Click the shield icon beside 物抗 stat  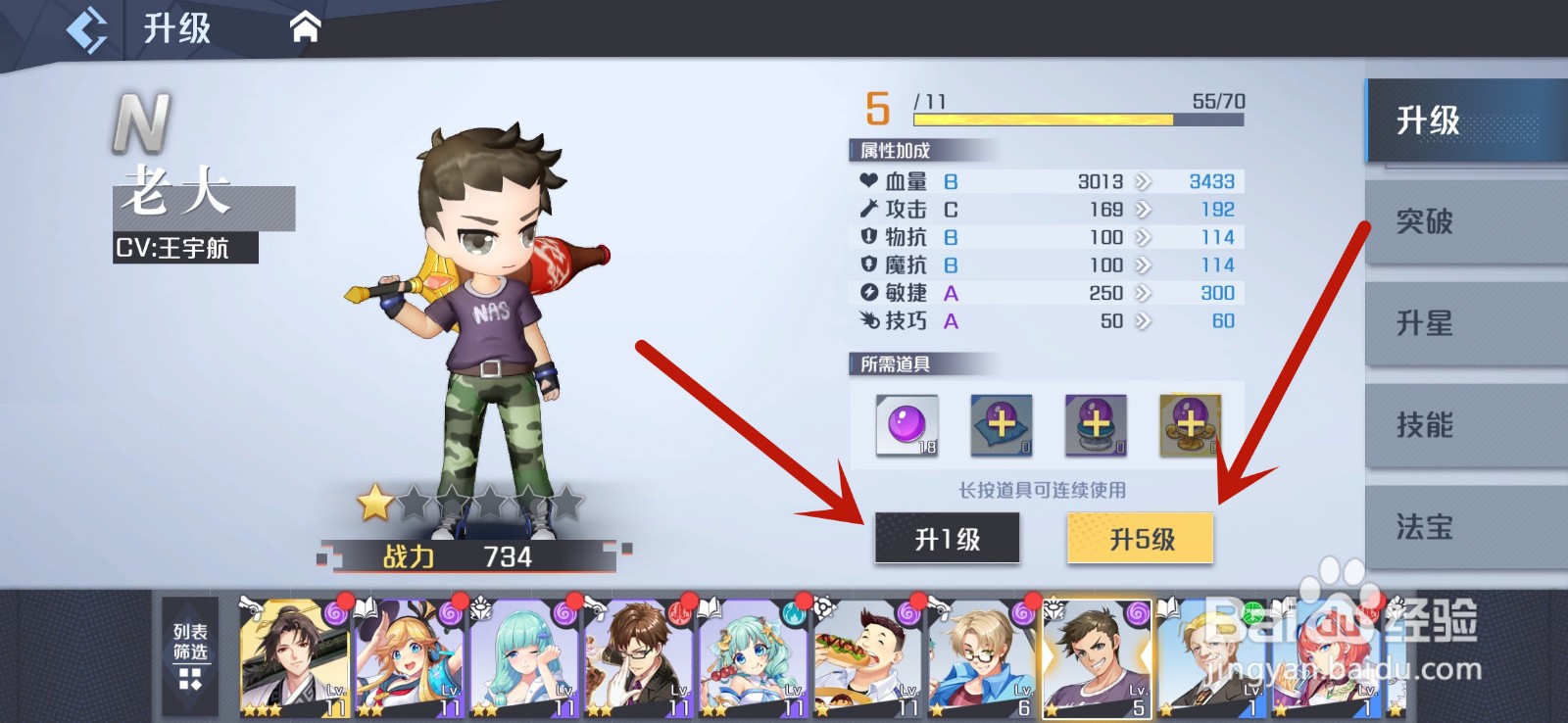pos(870,236)
